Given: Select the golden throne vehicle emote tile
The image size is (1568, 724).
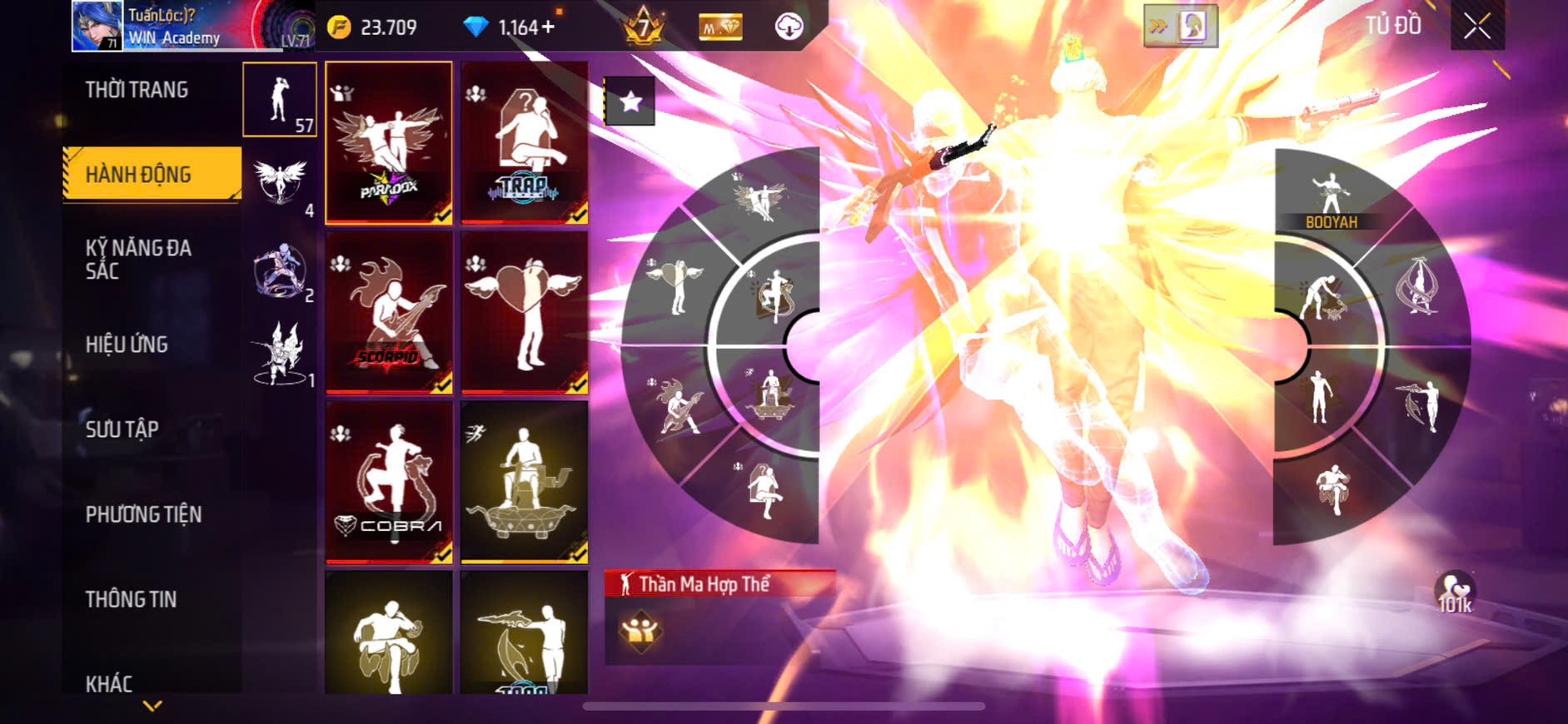Looking at the screenshot, I should tap(525, 482).
